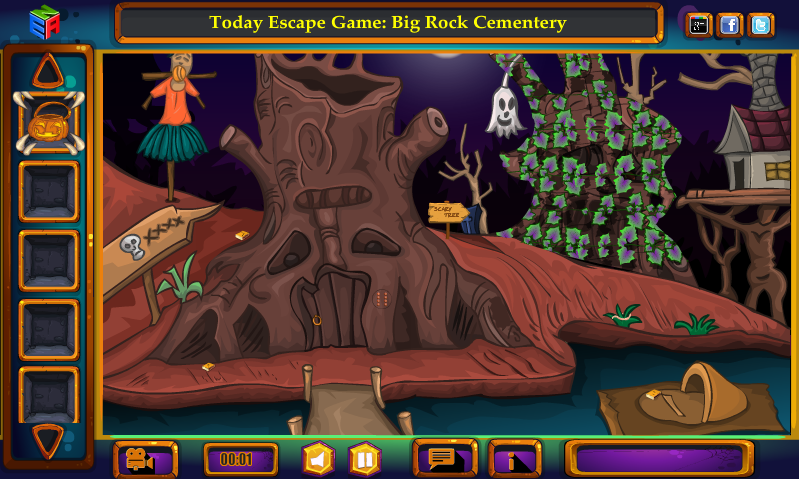
Task: Click the colorful cube logo
Action: [44, 22]
